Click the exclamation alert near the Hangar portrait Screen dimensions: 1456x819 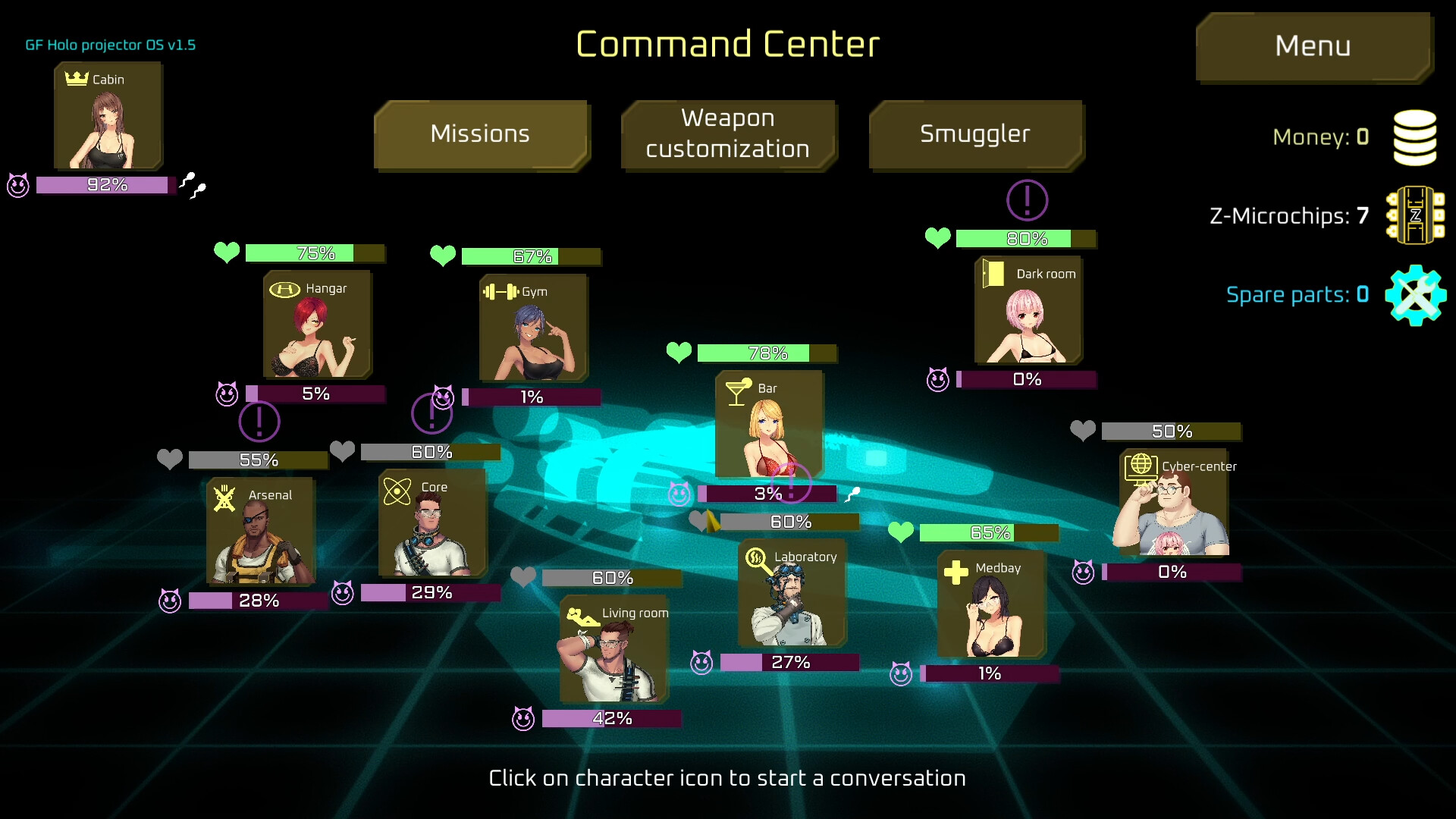260,422
